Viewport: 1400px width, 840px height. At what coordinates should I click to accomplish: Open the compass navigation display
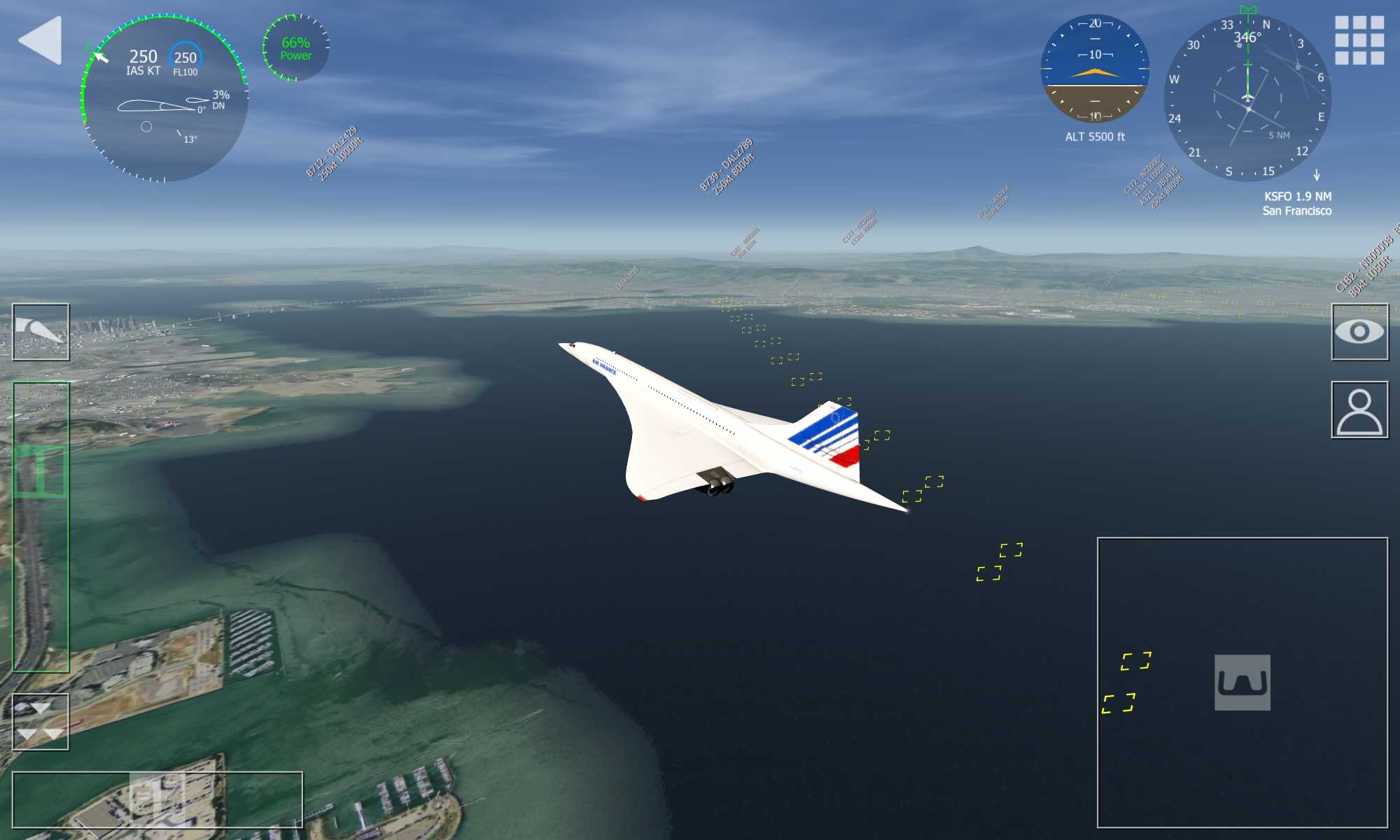pyautogui.click(x=1247, y=98)
